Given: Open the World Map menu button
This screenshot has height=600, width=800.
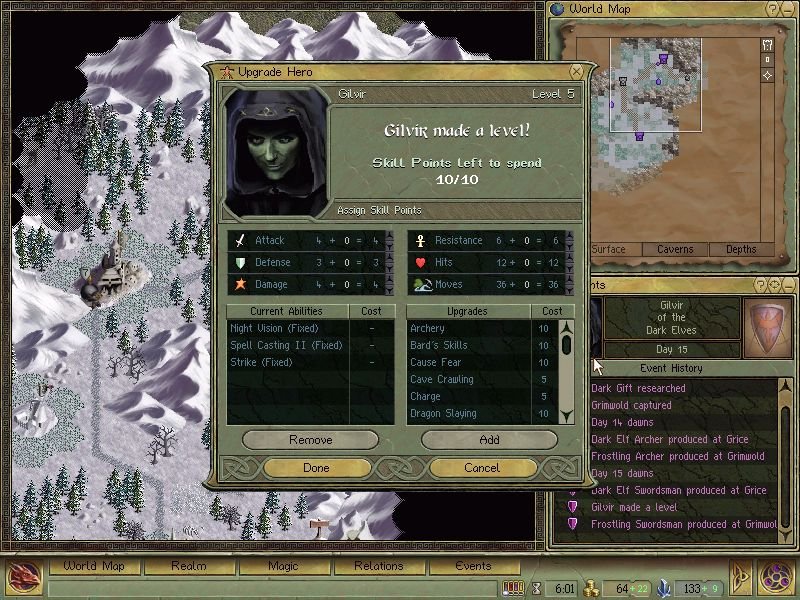Looking at the screenshot, I should (x=94, y=566).
